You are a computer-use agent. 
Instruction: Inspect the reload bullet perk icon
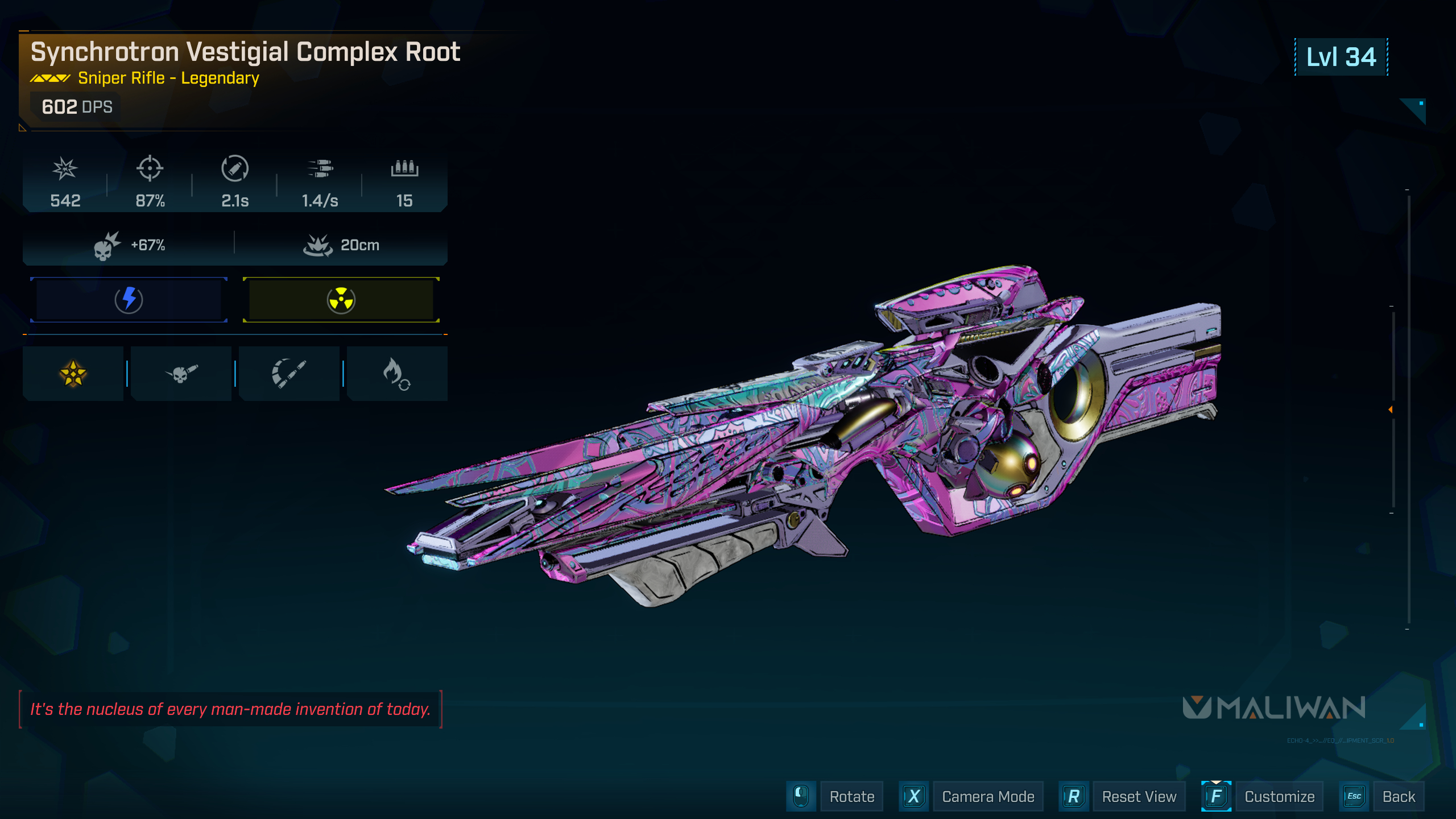289,374
